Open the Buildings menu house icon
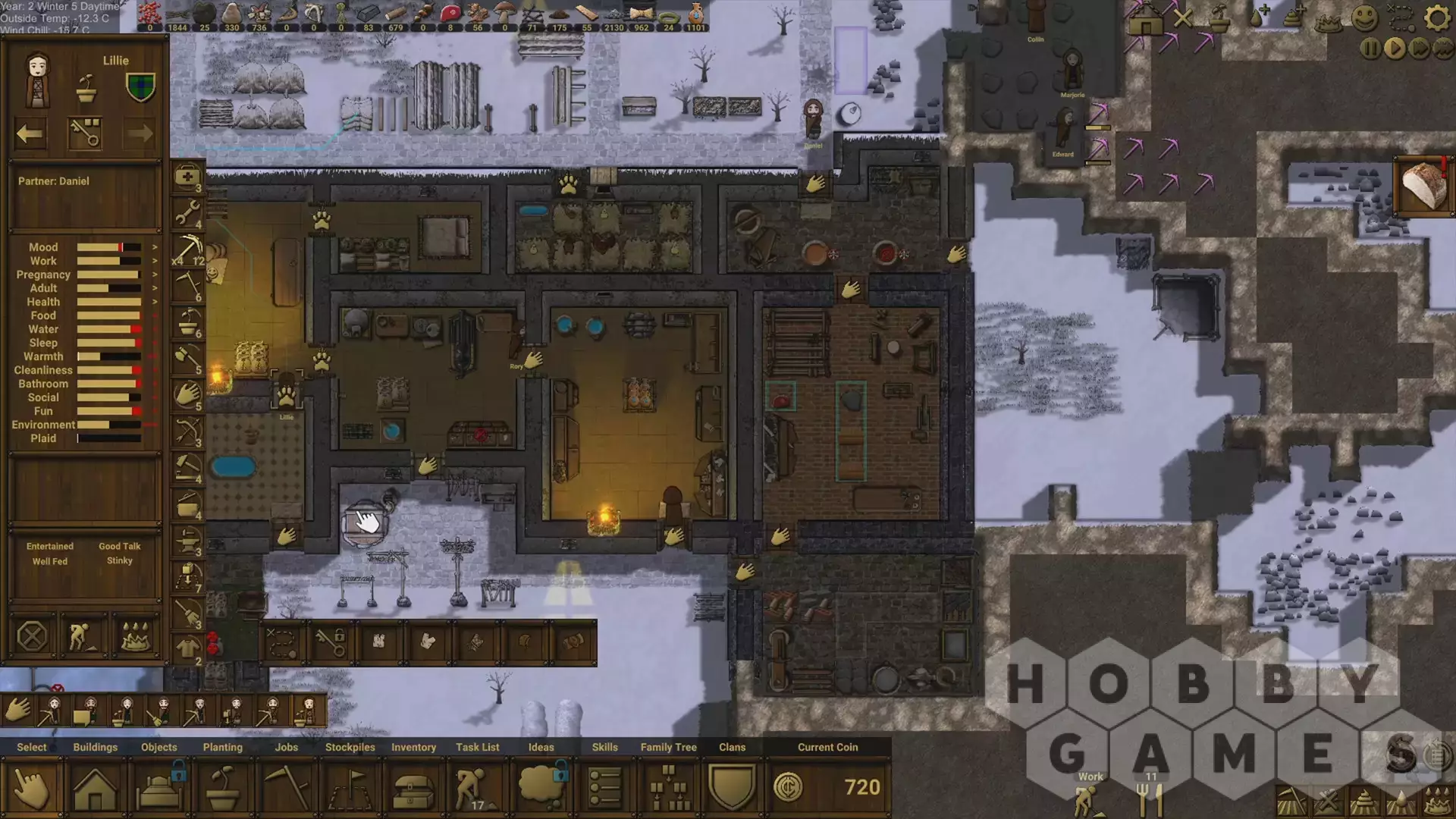 pyautogui.click(x=95, y=789)
